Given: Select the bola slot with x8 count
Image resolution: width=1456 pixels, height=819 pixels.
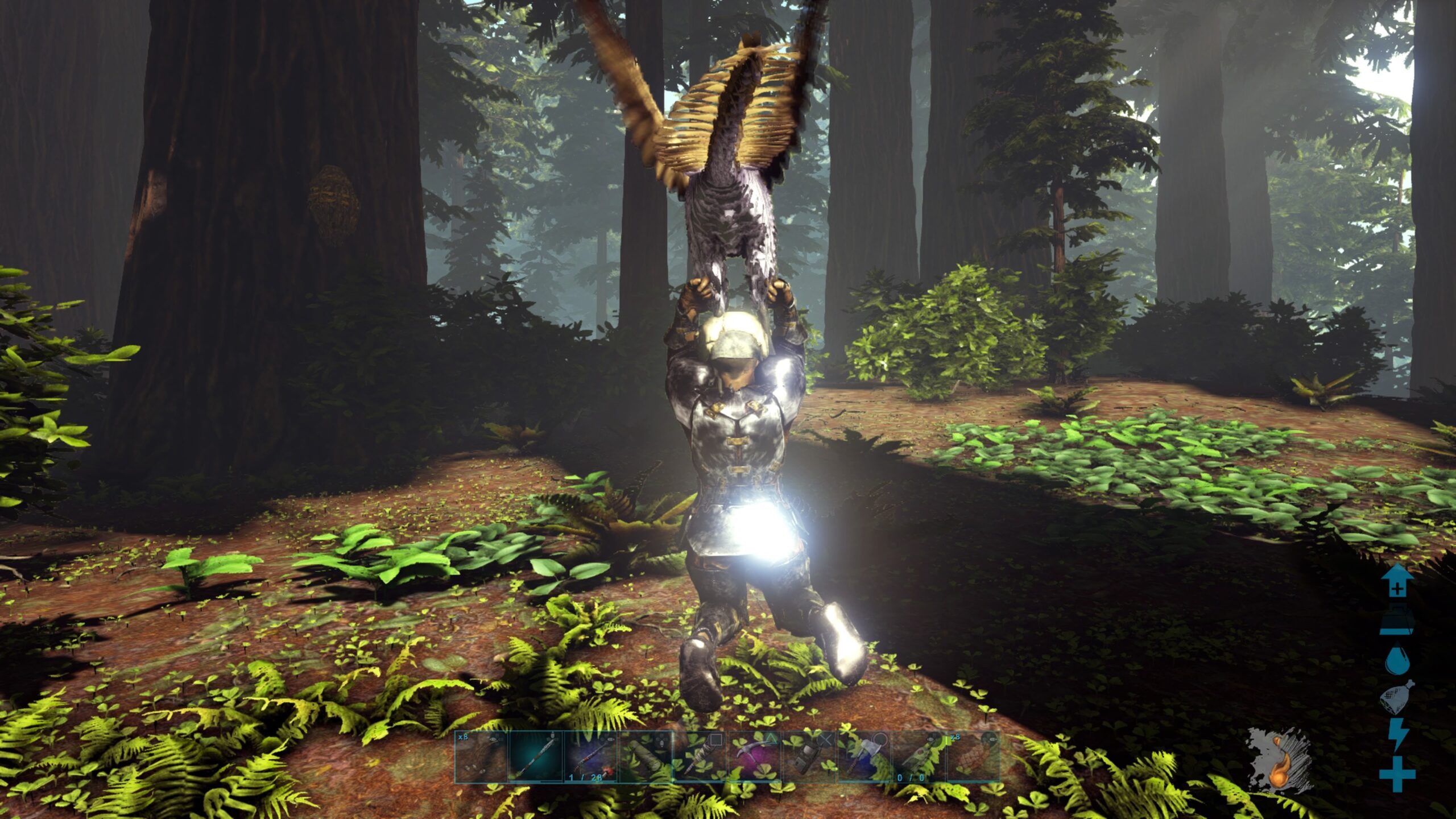Looking at the screenshot, I should coord(481,756).
